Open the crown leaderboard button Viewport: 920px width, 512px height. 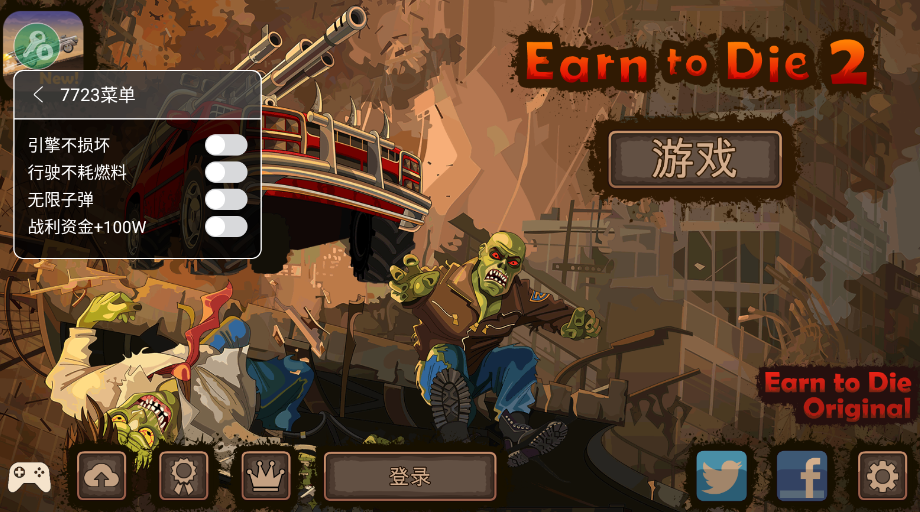266,476
